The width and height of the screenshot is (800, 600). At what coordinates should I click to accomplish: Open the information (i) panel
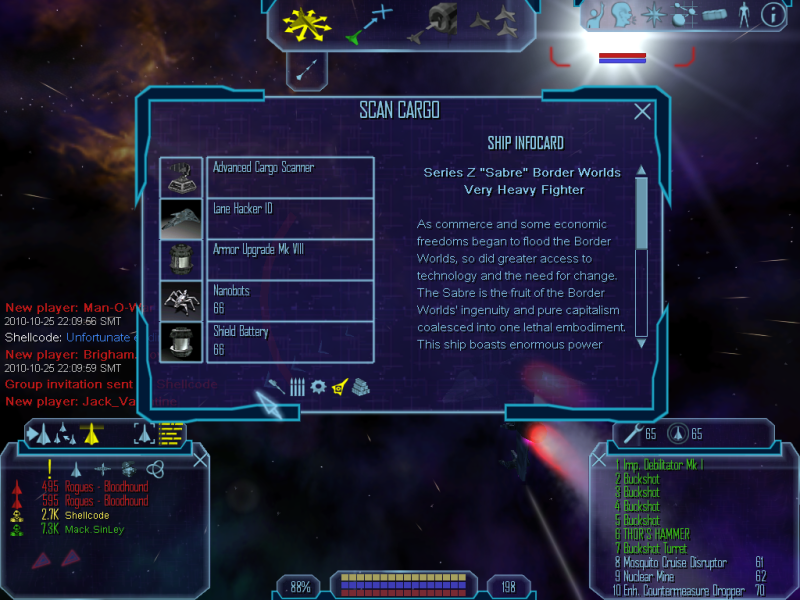click(x=772, y=15)
